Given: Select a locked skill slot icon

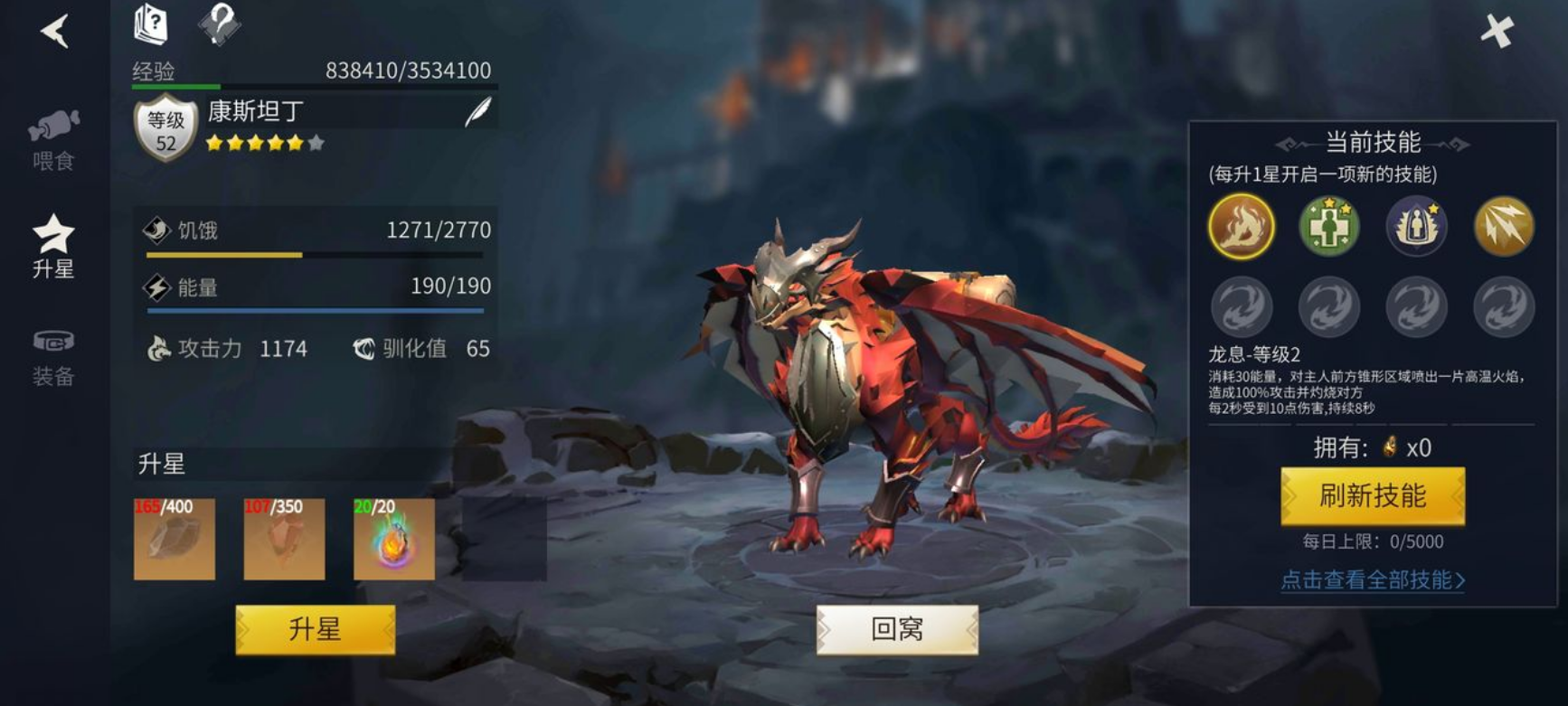Looking at the screenshot, I should click(1241, 307).
